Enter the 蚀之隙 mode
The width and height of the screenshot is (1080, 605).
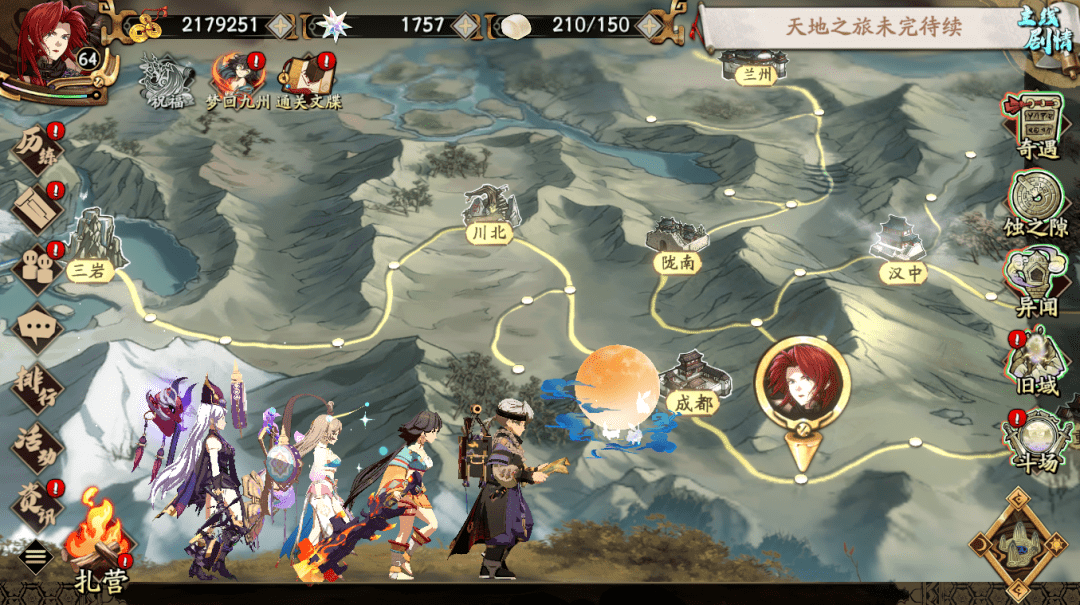pos(1037,203)
